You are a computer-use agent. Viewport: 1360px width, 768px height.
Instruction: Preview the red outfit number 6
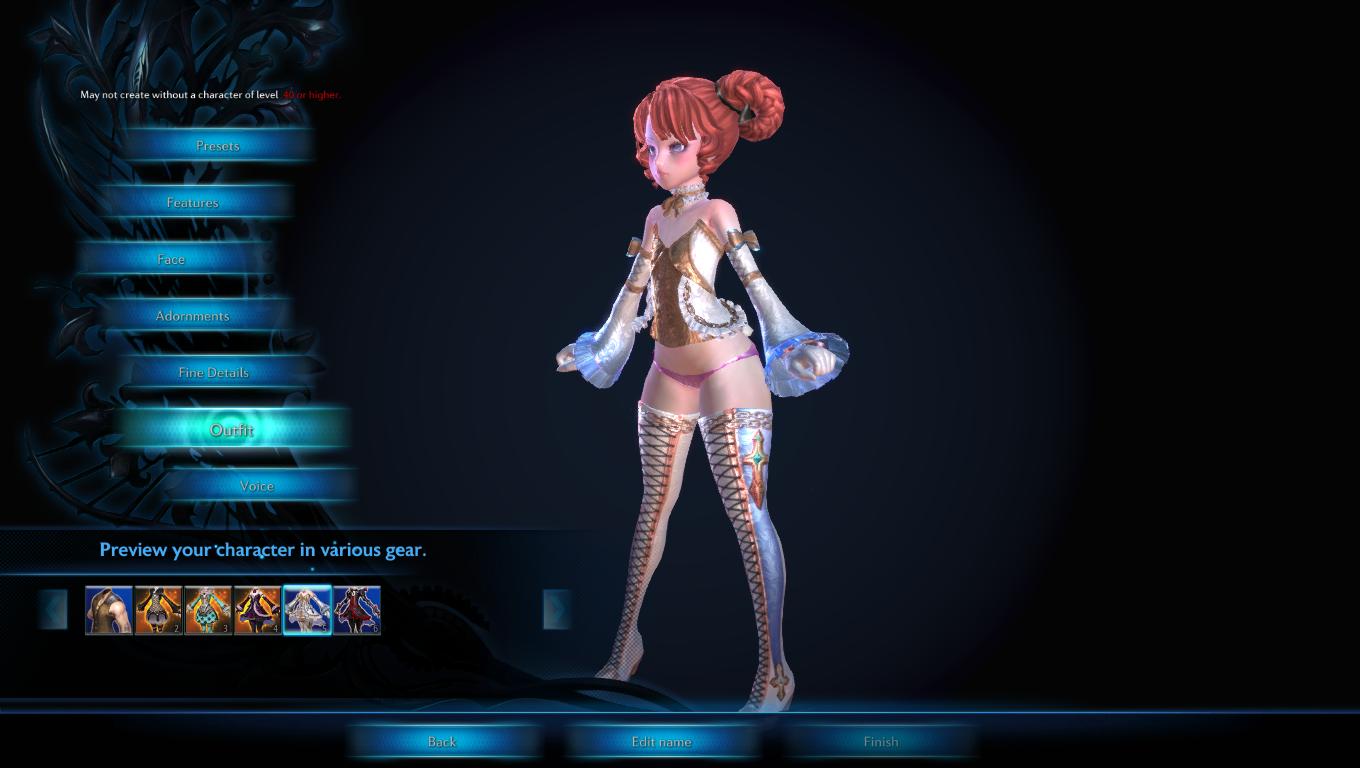click(357, 610)
